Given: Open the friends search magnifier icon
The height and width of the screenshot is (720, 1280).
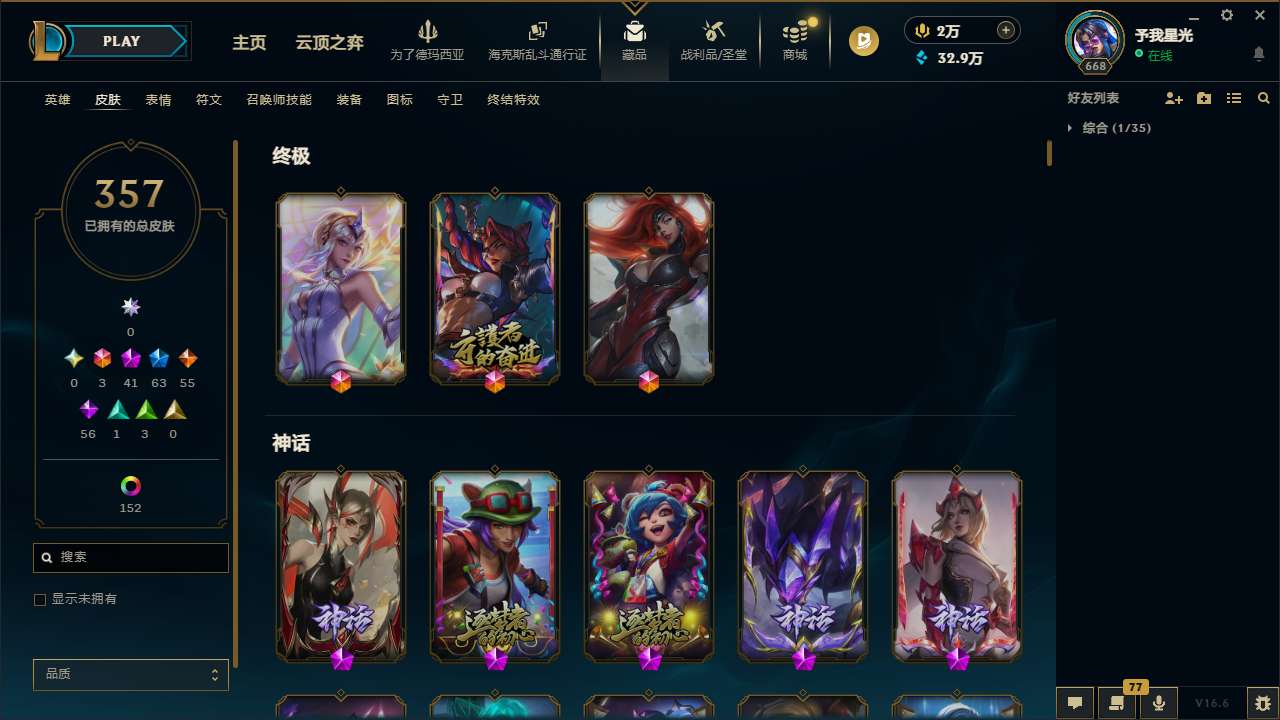Looking at the screenshot, I should (x=1263, y=98).
